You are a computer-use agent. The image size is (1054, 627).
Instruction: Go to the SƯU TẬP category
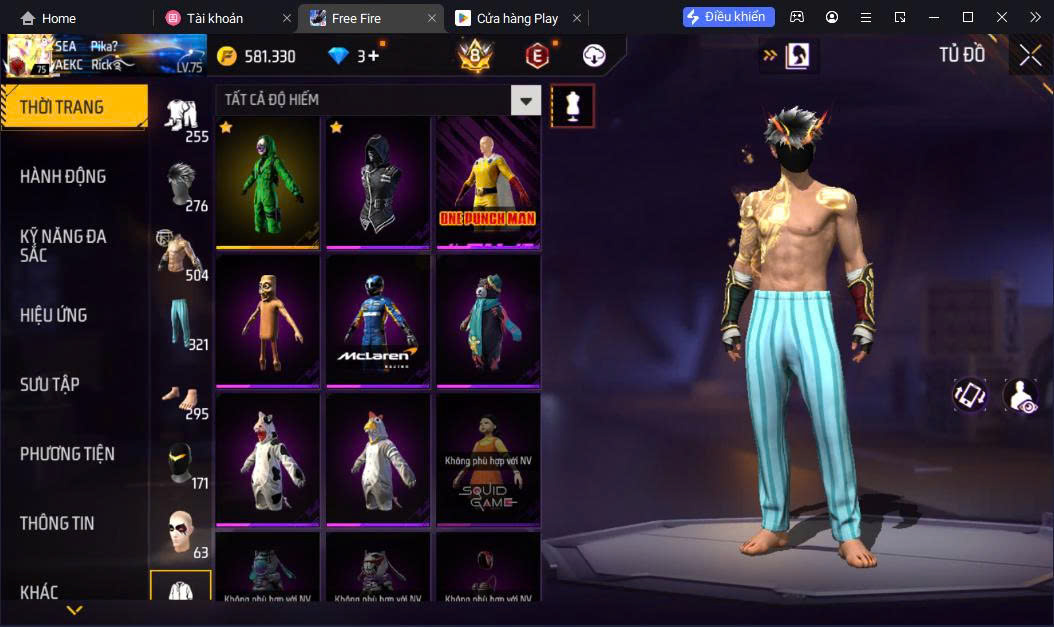point(50,384)
